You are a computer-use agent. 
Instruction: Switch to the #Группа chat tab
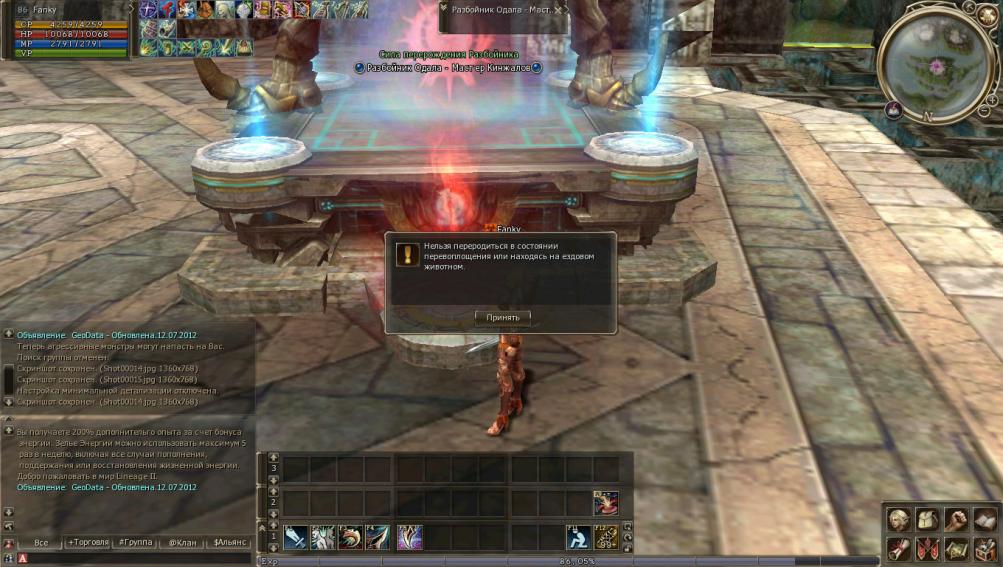[135, 542]
